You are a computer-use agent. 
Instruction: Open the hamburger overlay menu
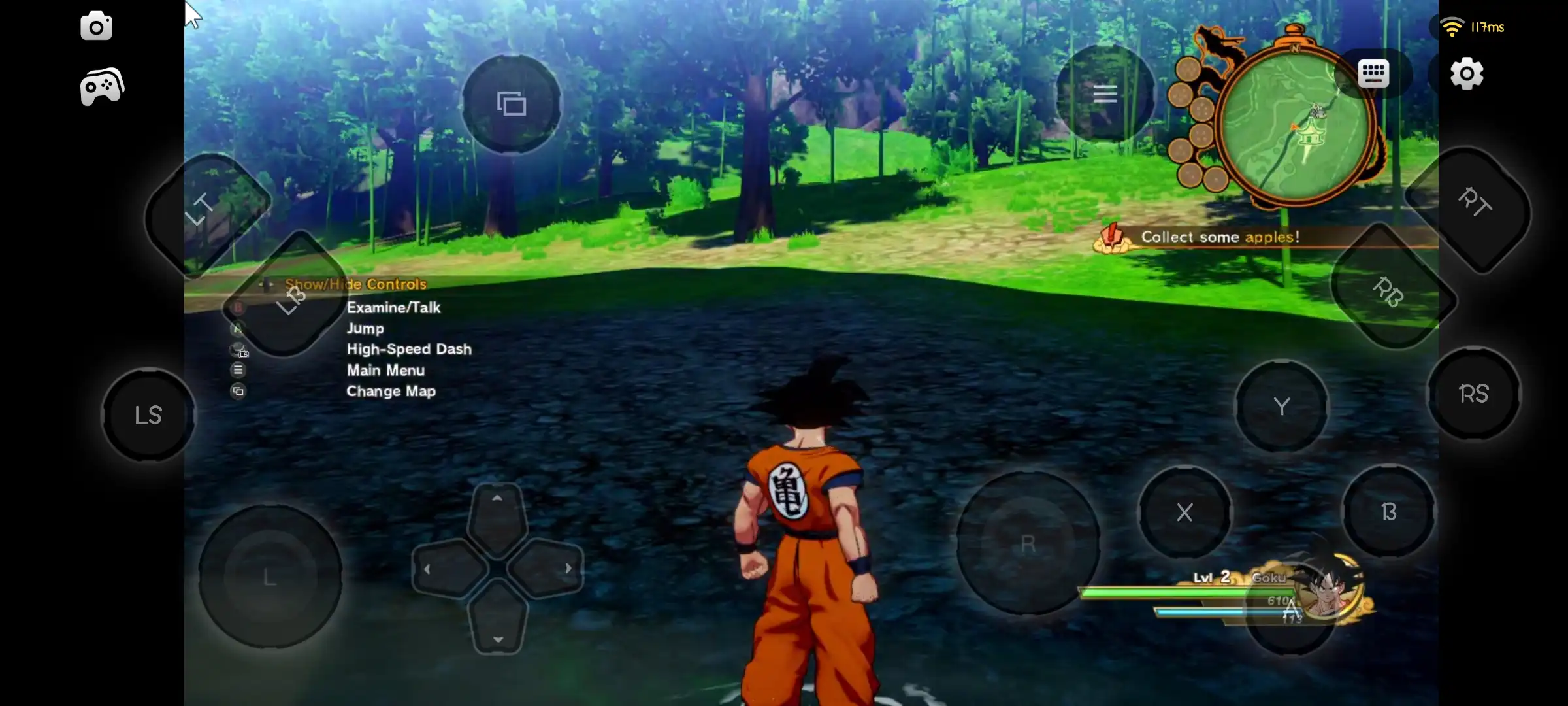1105,94
